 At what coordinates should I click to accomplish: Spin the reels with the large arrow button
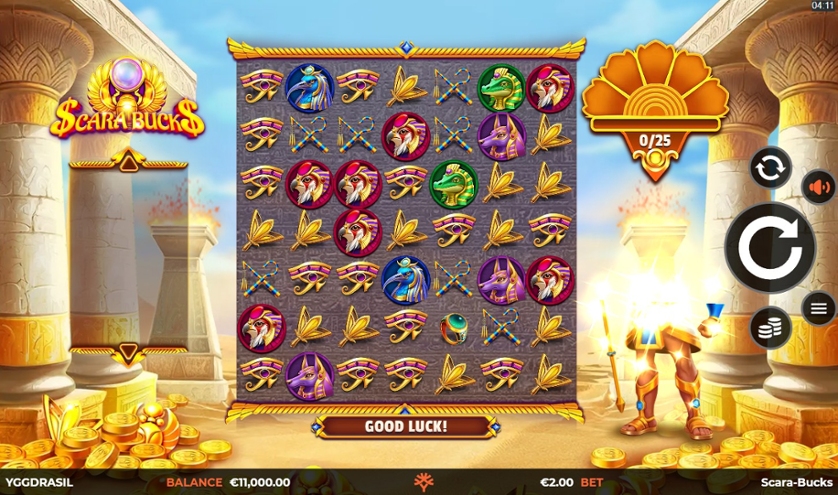pos(769,247)
